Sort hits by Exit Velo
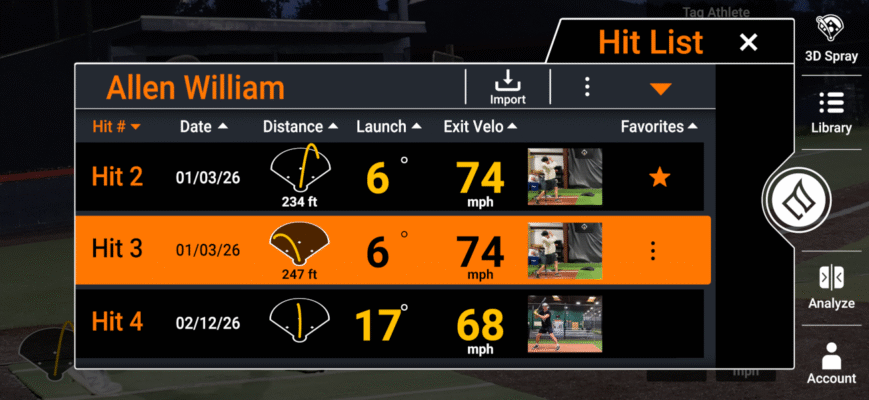869x400 pixels. pyautogui.click(x=481, y=127)
